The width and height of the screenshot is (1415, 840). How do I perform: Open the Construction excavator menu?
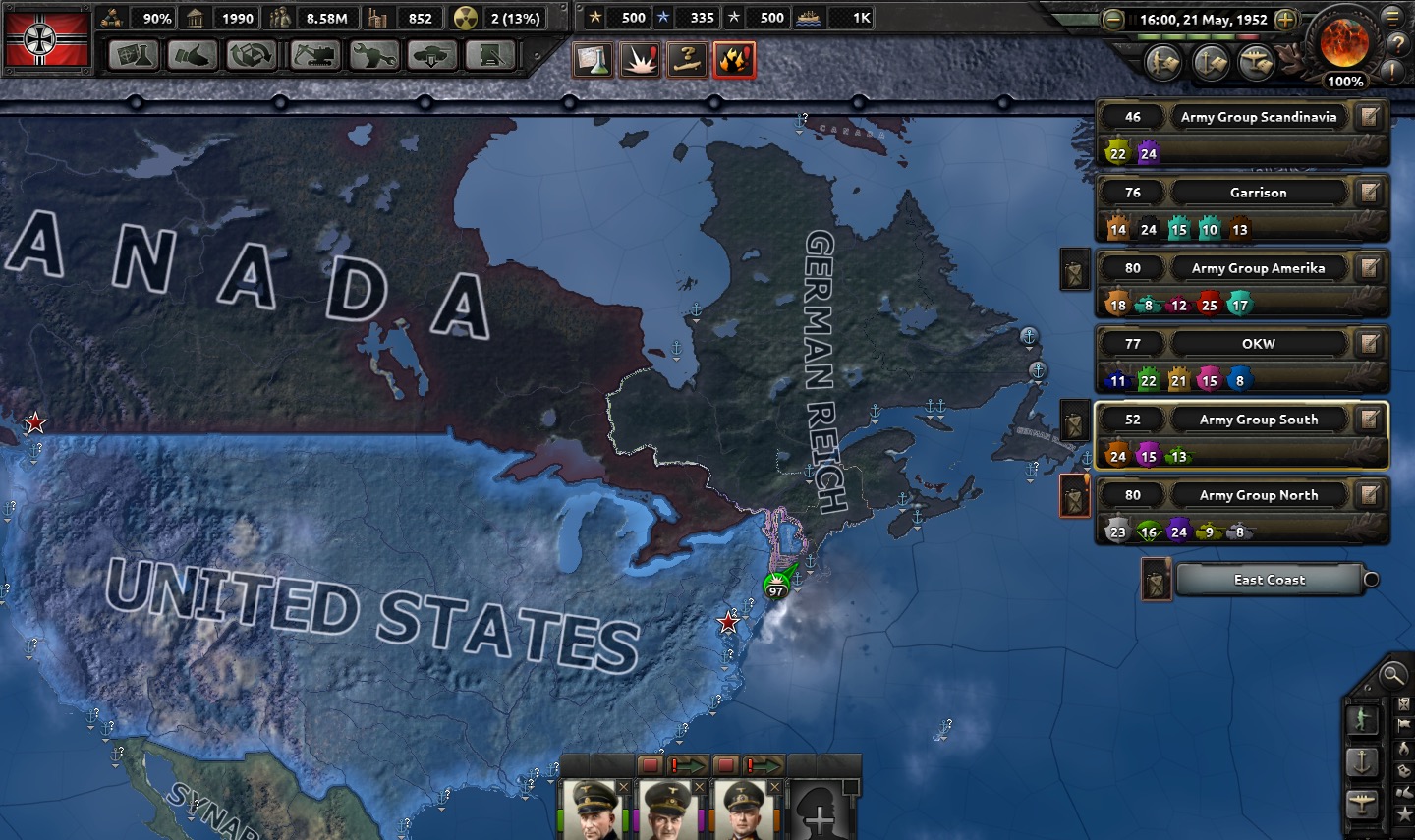tap(313, 56)
